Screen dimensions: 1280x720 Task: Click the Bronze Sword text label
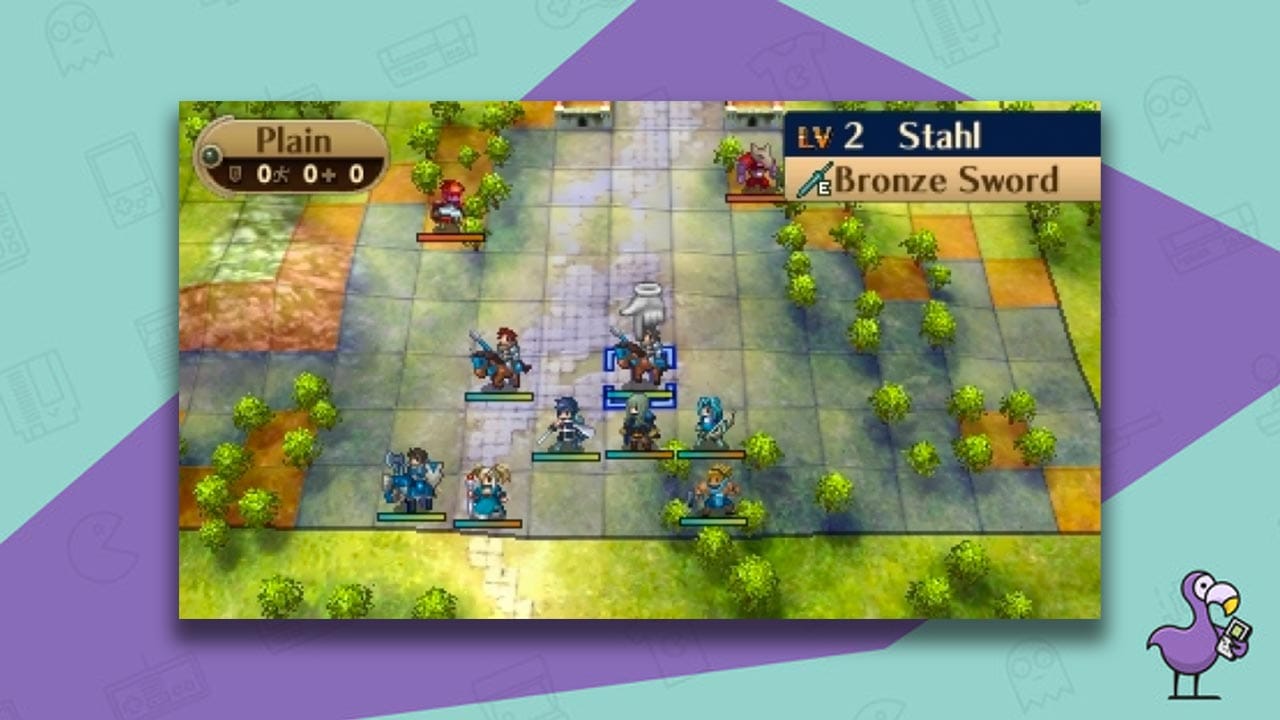[x=947, y=178]
